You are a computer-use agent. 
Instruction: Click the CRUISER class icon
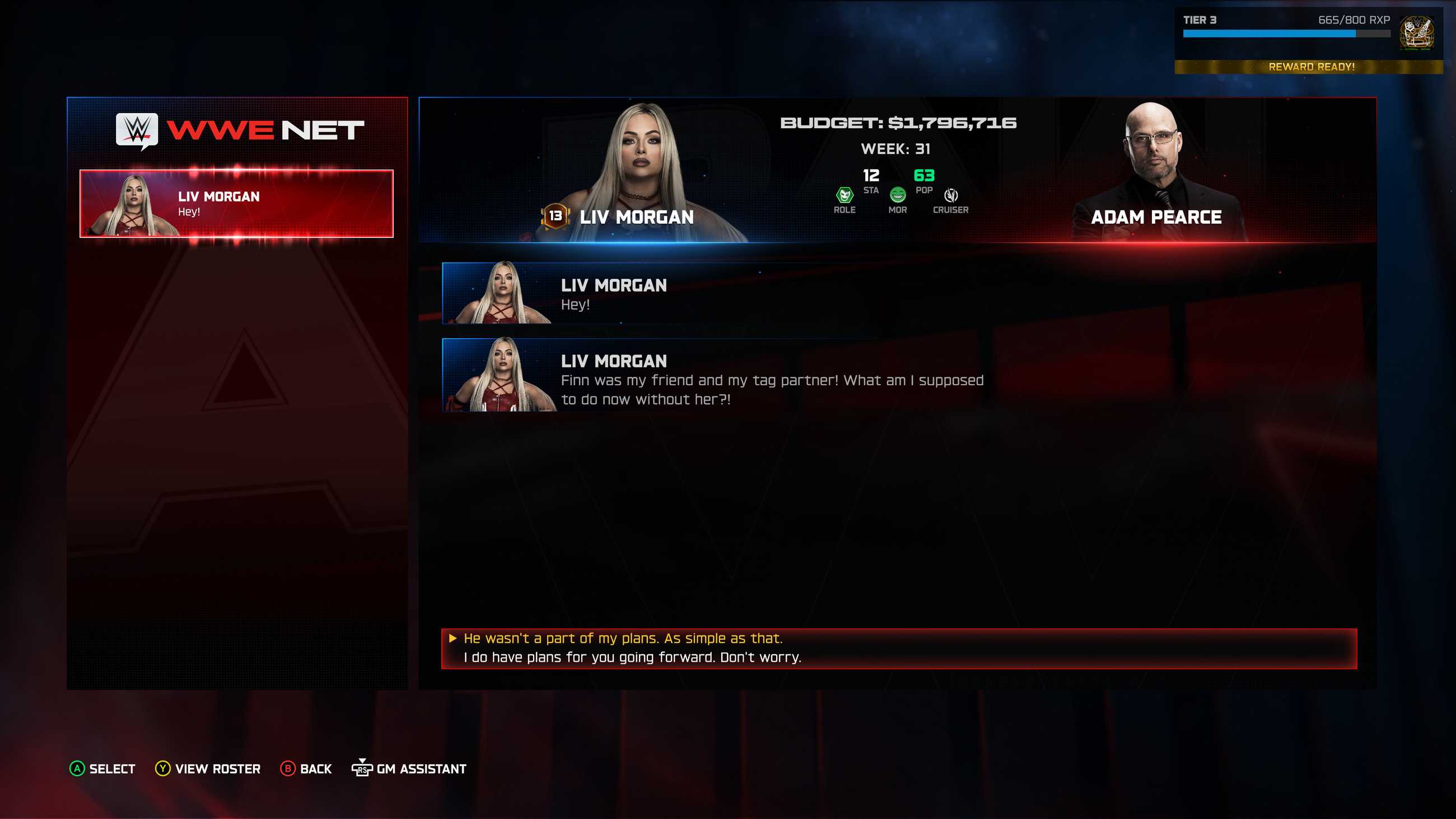pos(953,196)
